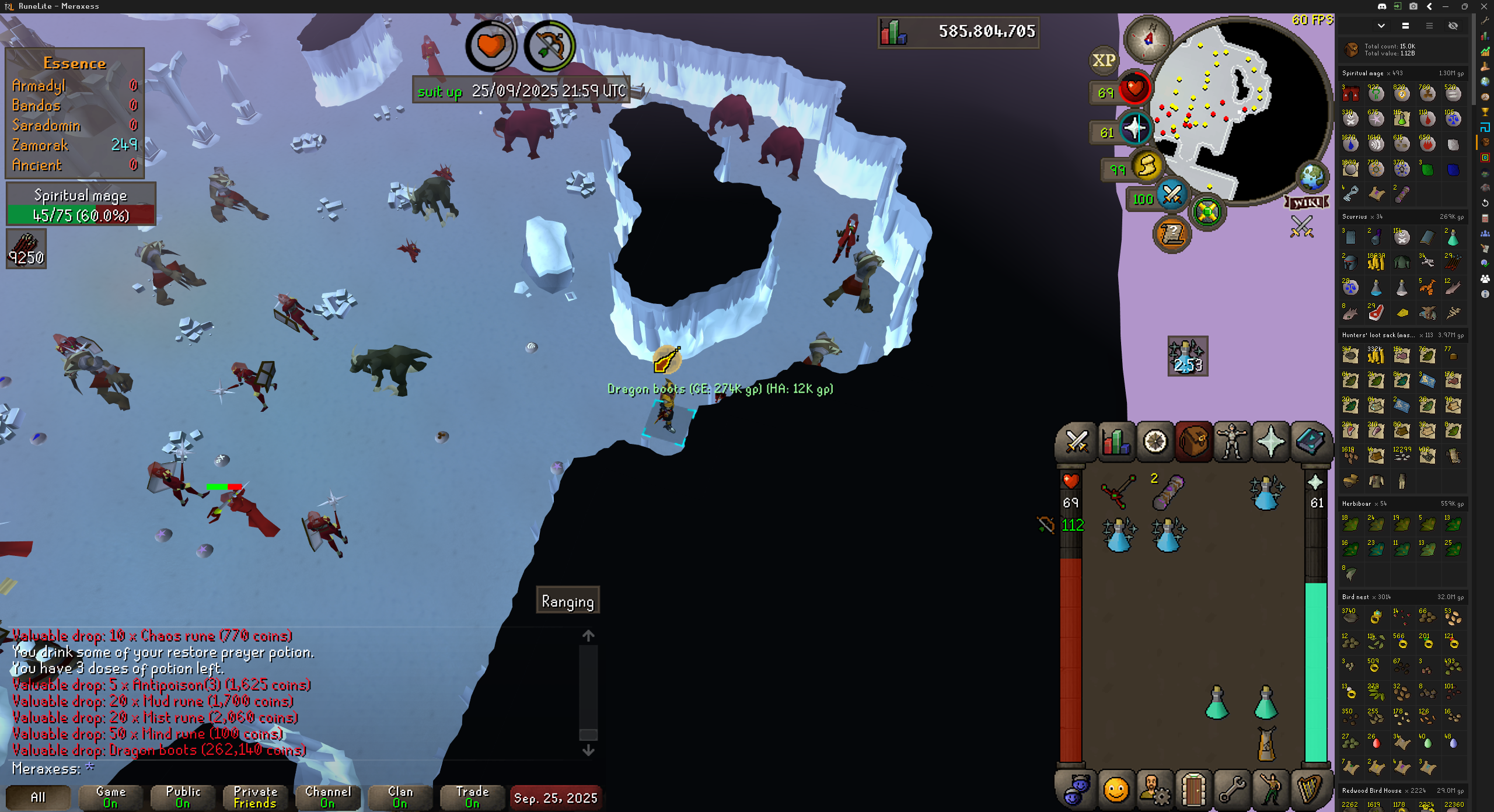Activate the special attack orb
Viewport: 1494px width, 812px height.
[x=1171, y=195]
